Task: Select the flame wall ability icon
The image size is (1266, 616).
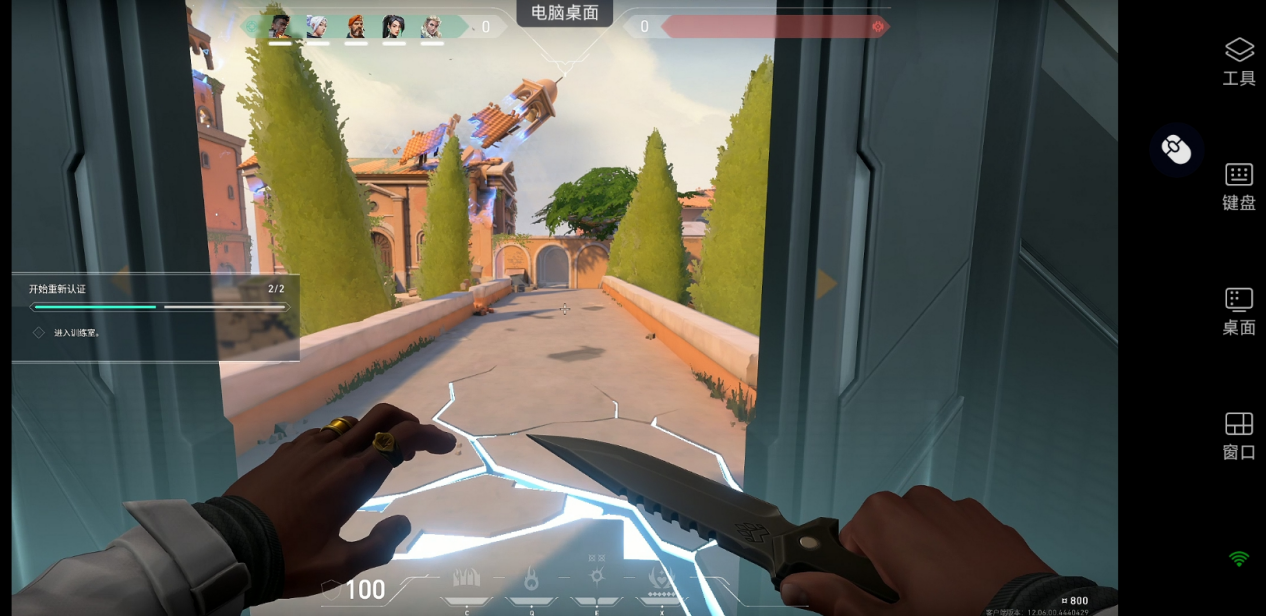Action: coord(467,578)
